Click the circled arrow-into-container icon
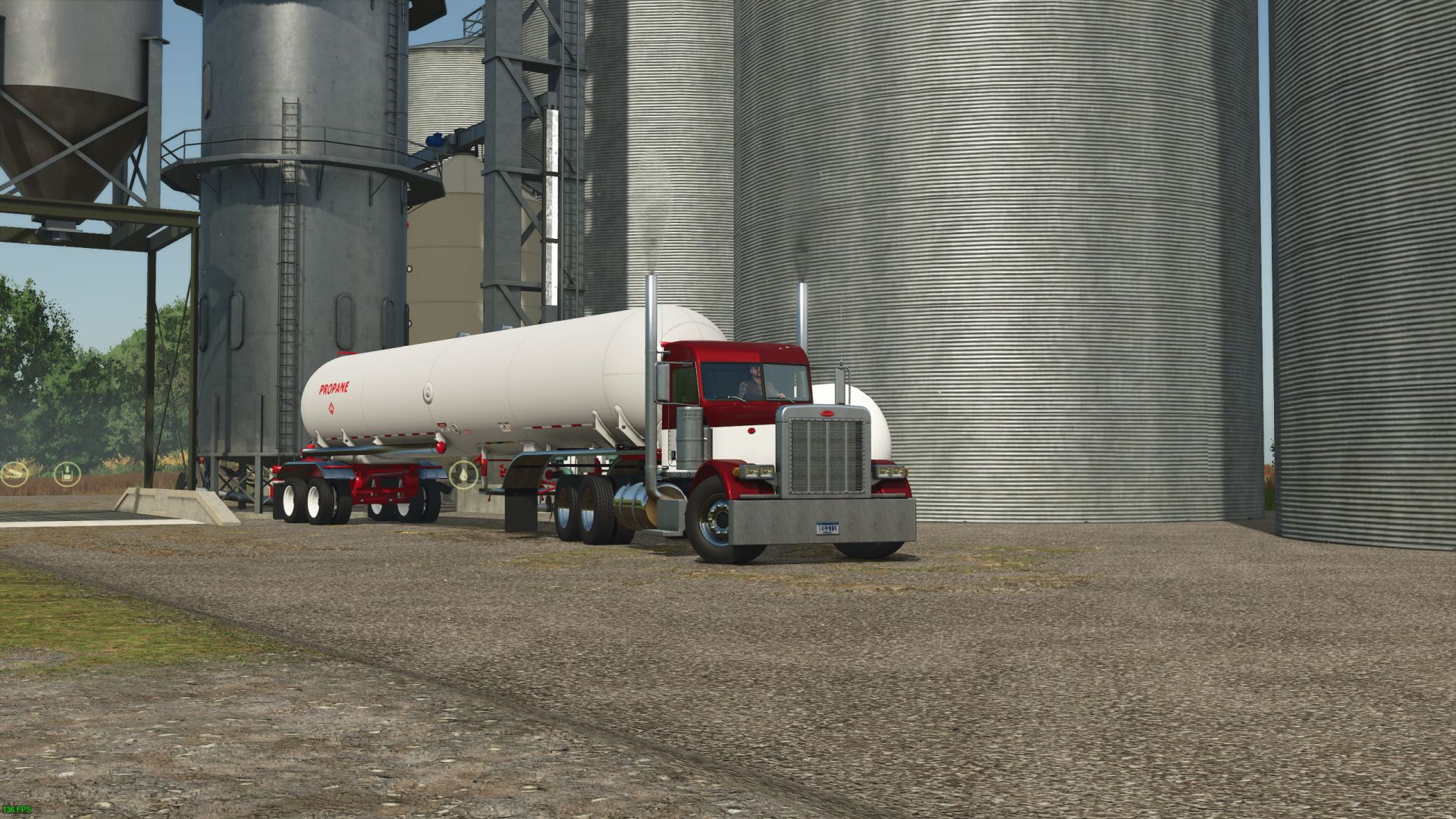 coord(67,472)
